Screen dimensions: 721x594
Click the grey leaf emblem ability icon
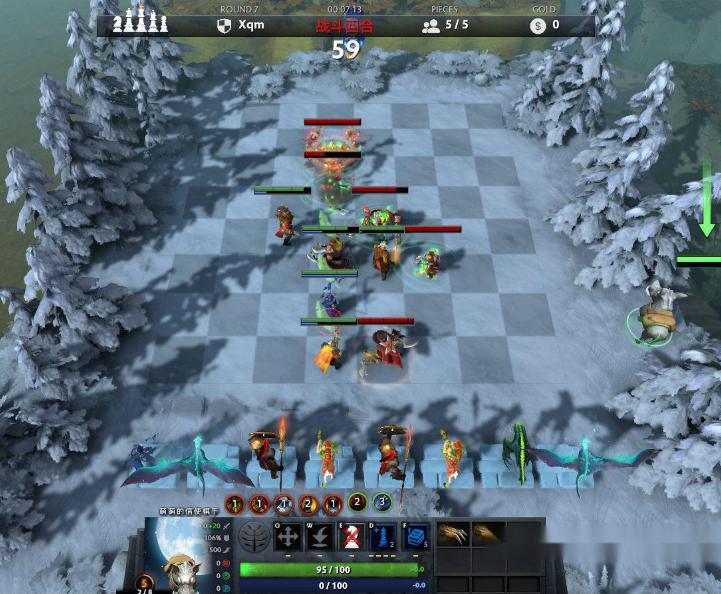point(254,537)
